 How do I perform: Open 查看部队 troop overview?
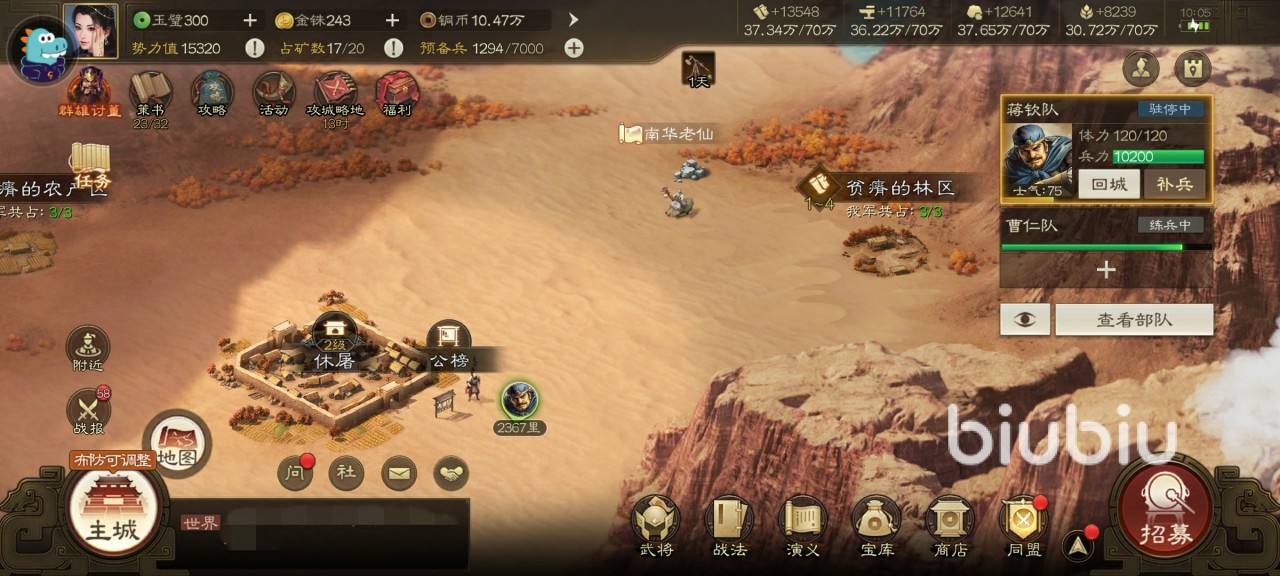[1134, 320]
